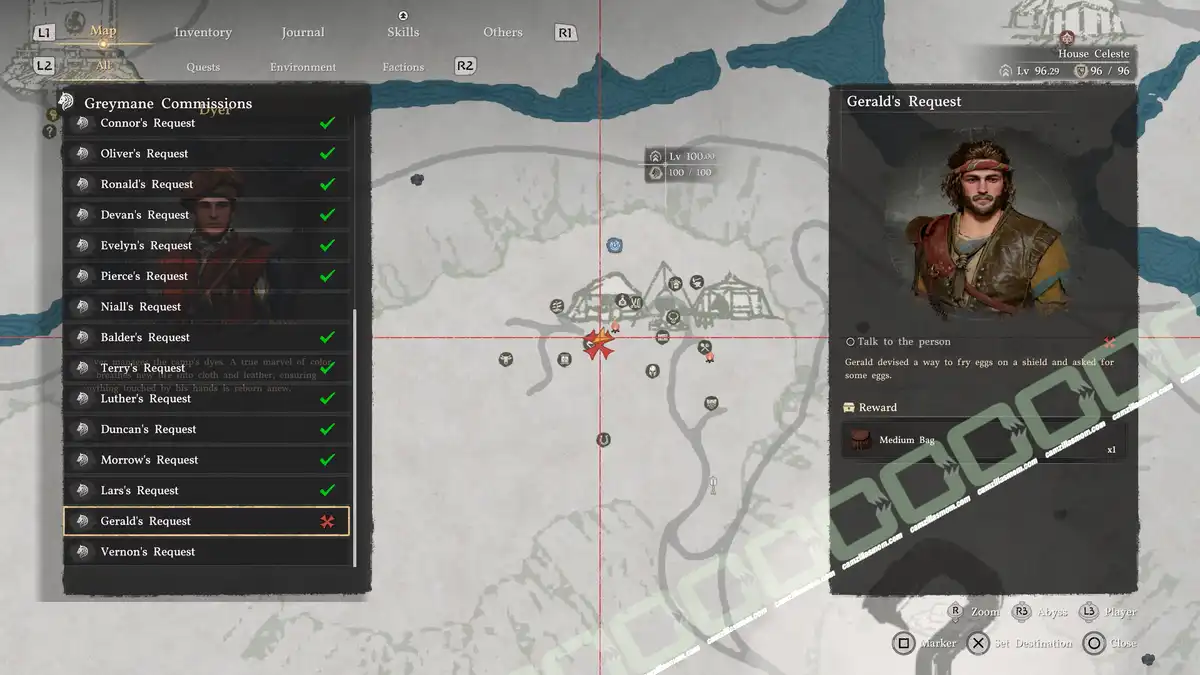Select Ronald's Request commission
Screen dimensions: 1200x675
(207, 185)
